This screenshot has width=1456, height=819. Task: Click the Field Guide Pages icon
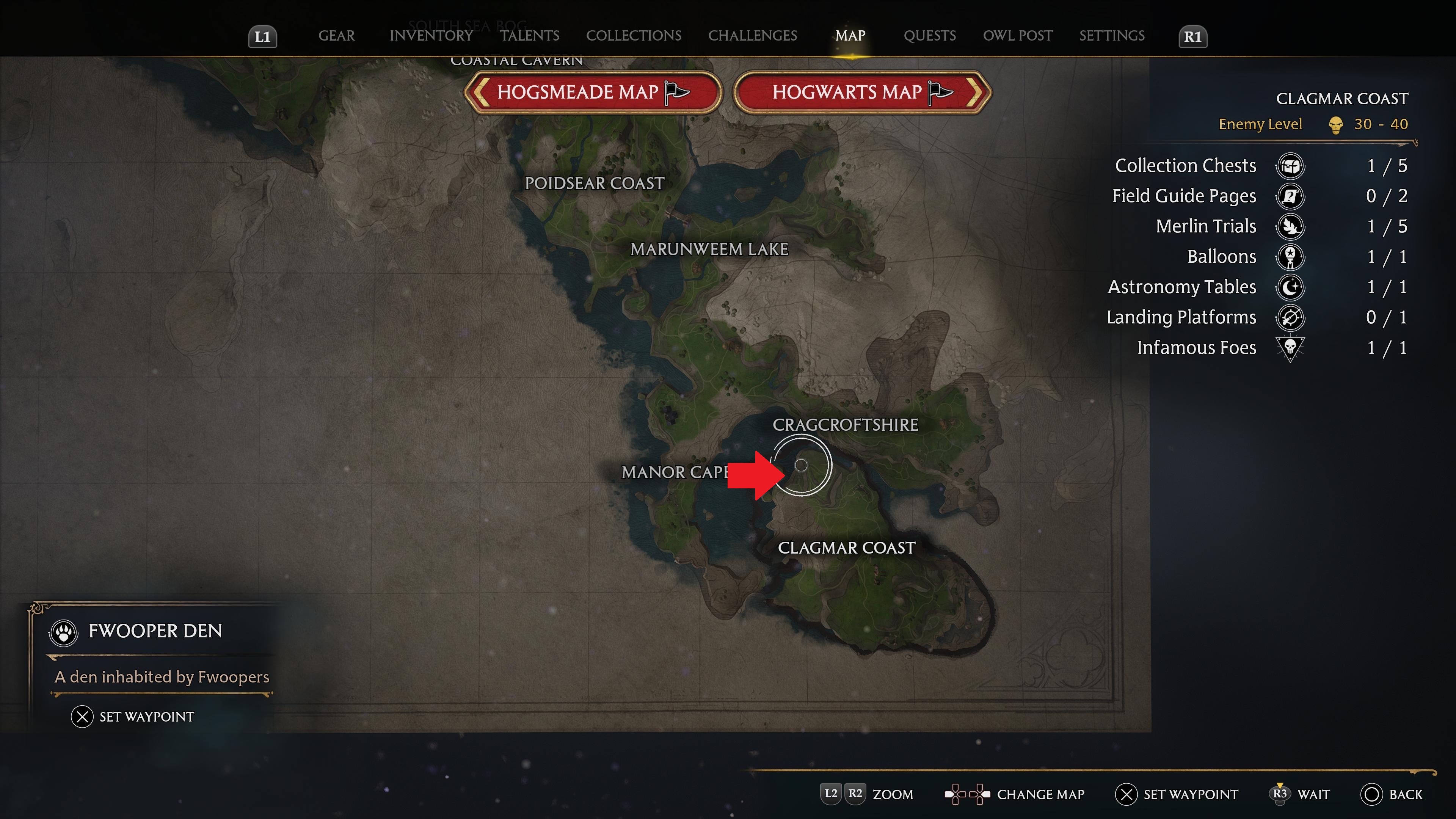[1290, 196]
